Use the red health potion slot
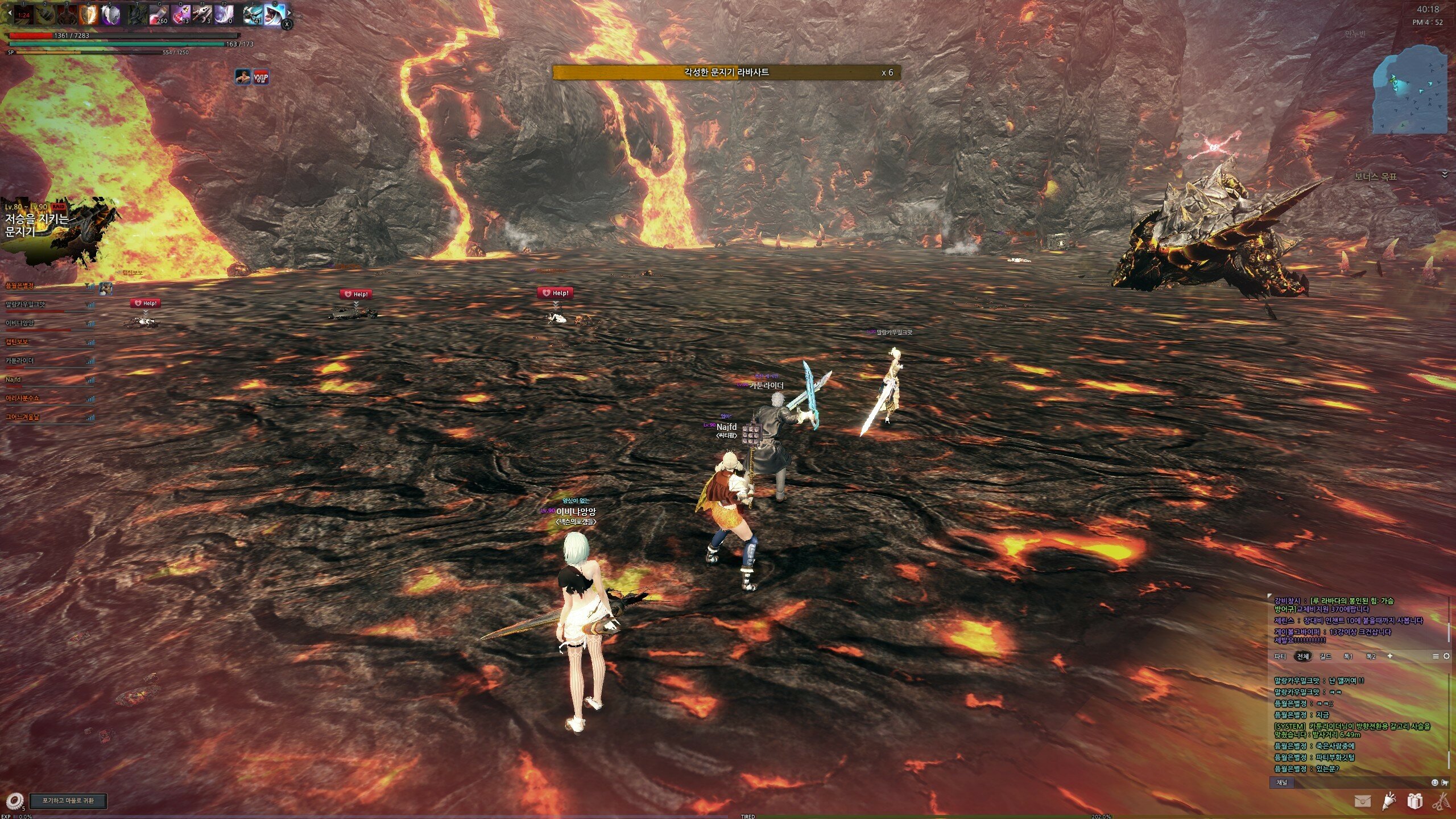This screenshot has height=819, width=1456. pyautogui.click(x=159, y=15)
